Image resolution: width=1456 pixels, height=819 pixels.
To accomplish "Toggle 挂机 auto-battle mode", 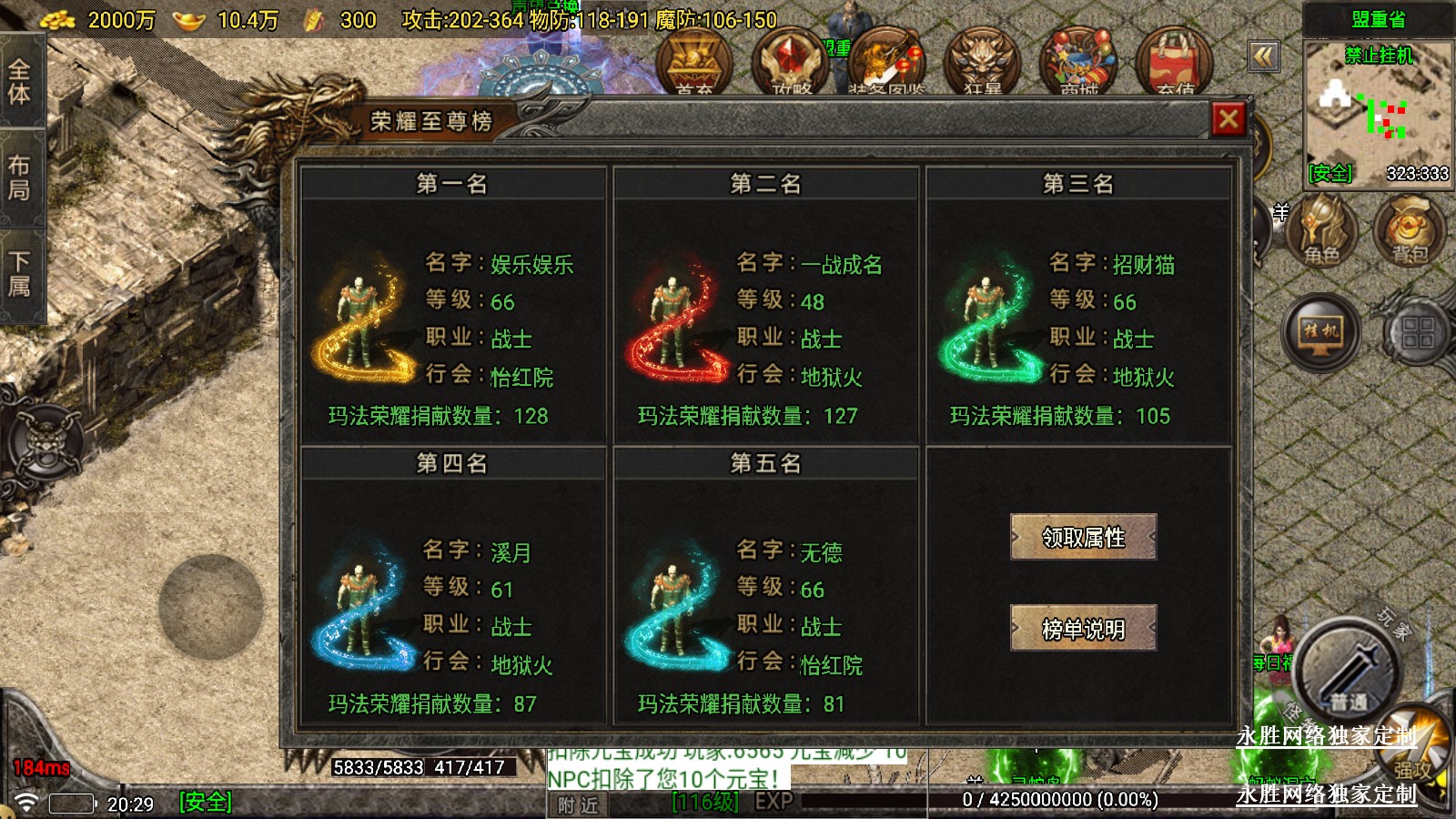I will coord(1321,331).
